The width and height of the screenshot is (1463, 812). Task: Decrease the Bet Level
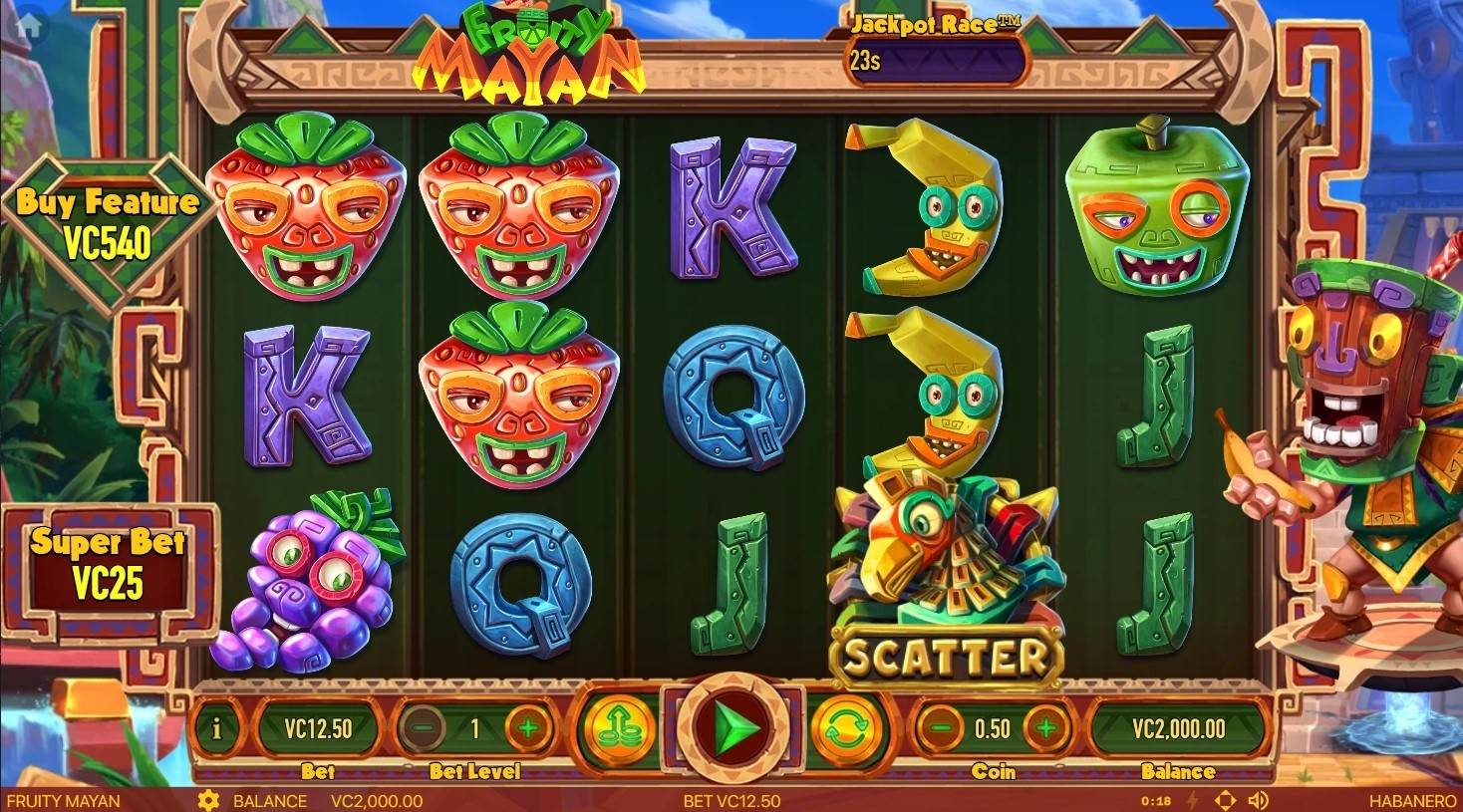[x=423, y=728]
